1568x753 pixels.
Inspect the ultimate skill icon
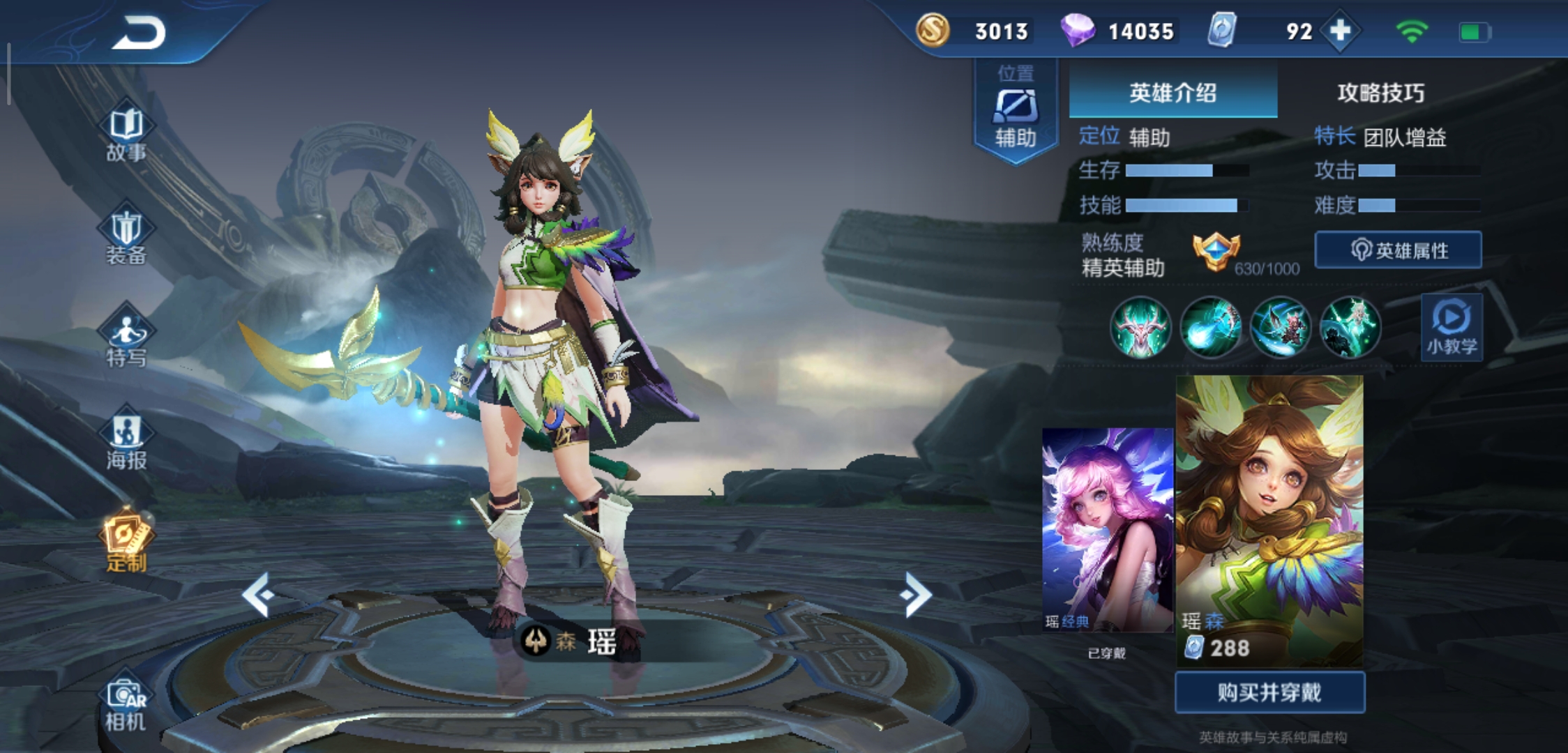(x=1350, y=328)
